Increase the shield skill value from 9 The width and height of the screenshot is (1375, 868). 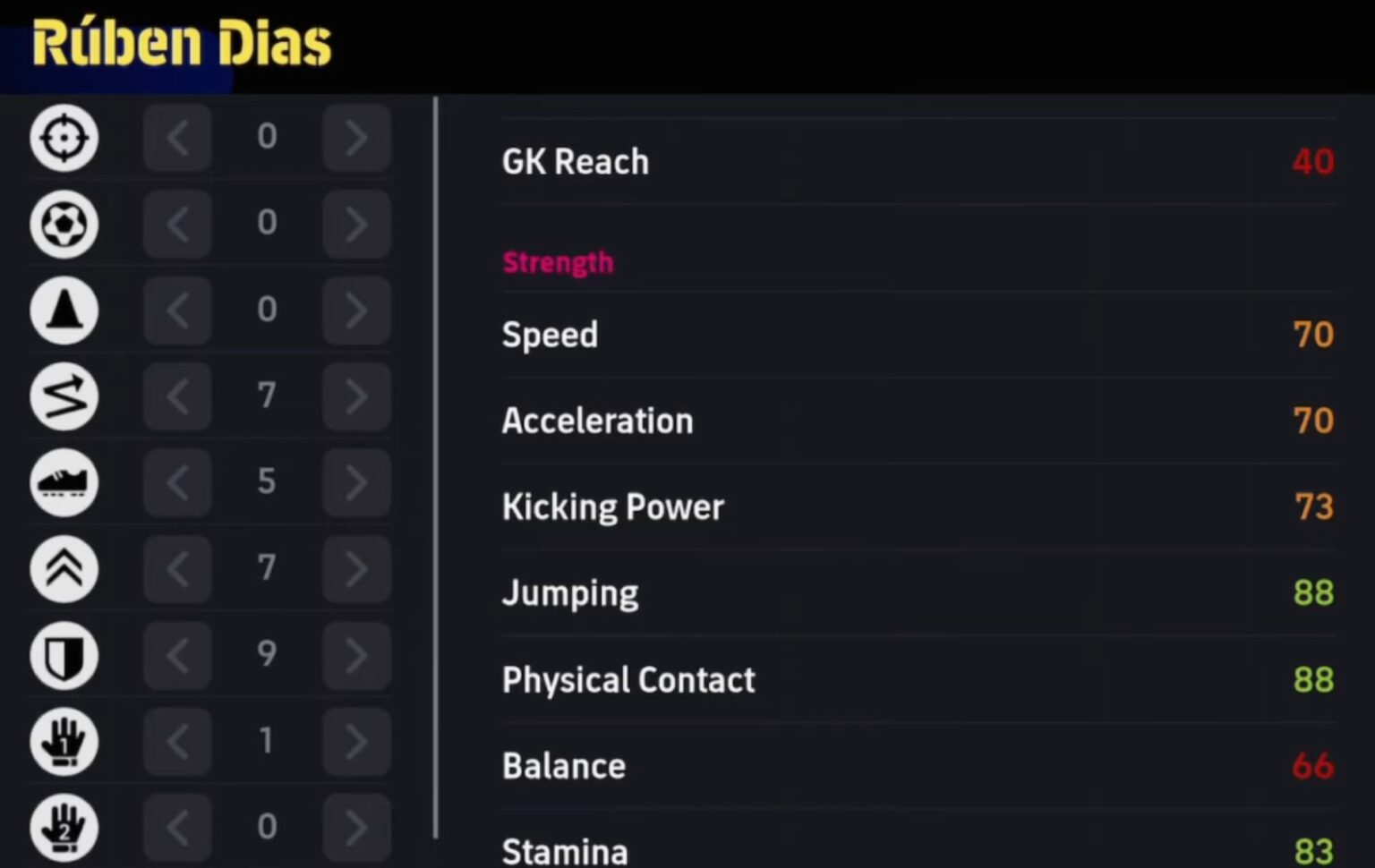[356, 654]
